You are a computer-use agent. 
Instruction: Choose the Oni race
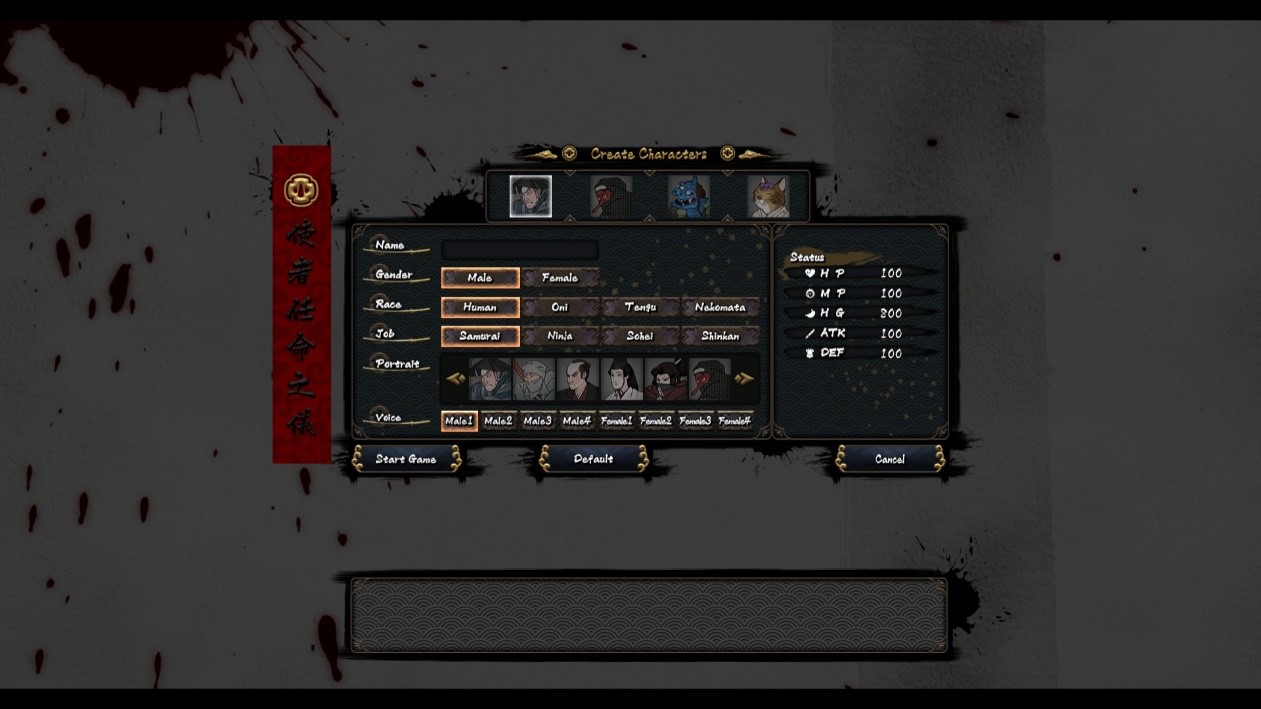click(x=559, y=307)
